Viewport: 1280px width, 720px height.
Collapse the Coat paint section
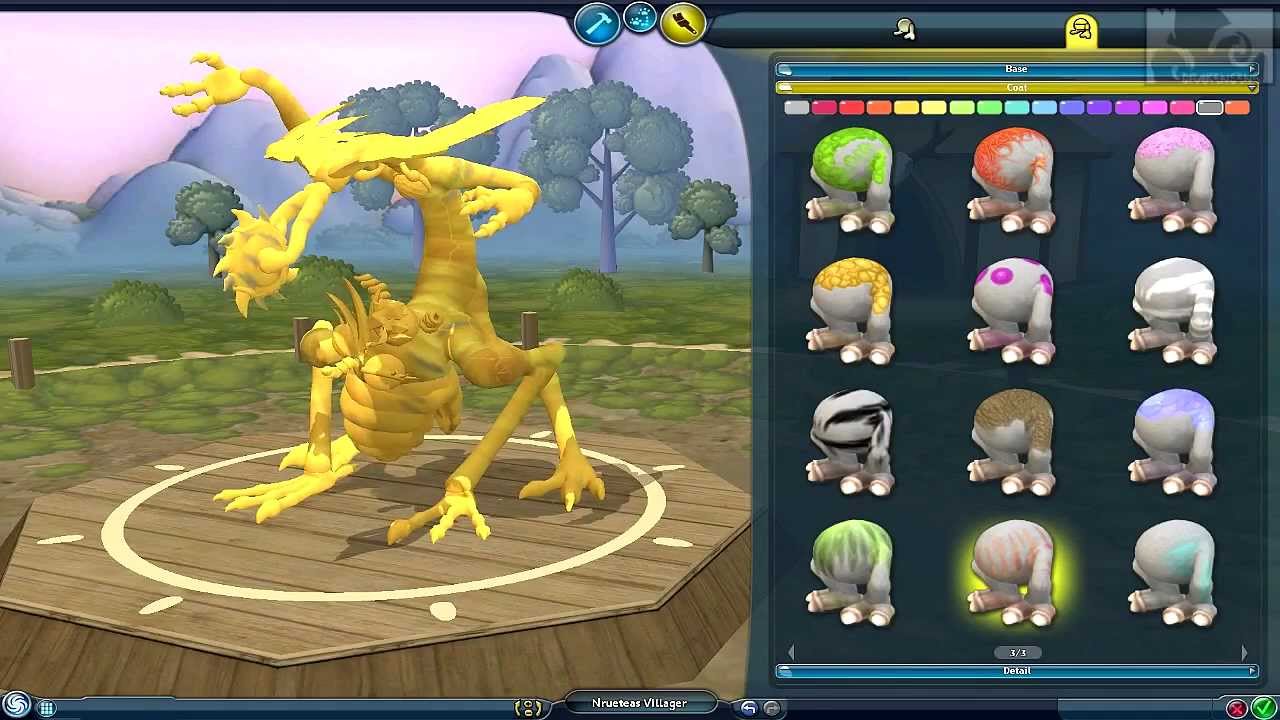pos(1016,88)
